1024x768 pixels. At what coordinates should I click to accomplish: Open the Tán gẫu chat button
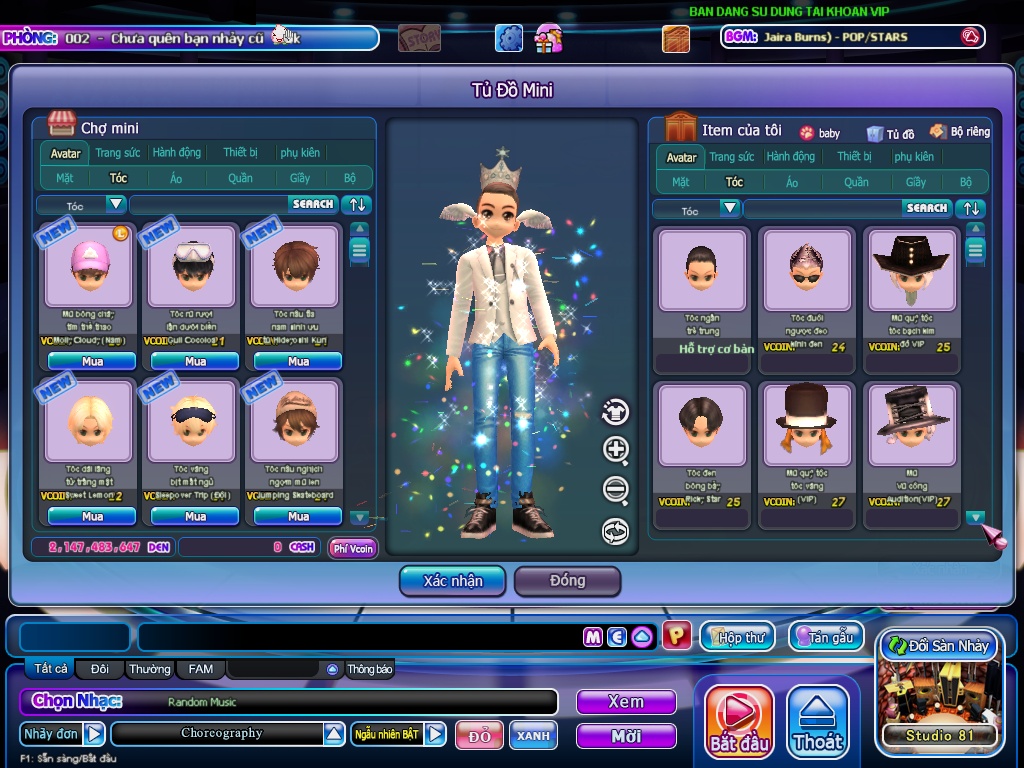[x=826, y=637]
